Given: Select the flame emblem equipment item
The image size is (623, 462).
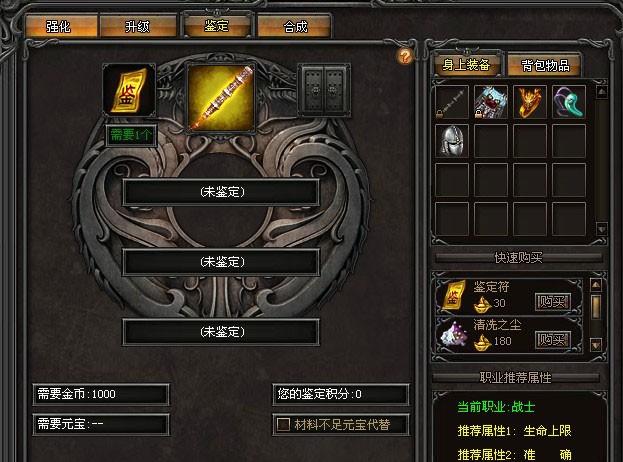Looking at the screenshot, I should pos(531,102).
